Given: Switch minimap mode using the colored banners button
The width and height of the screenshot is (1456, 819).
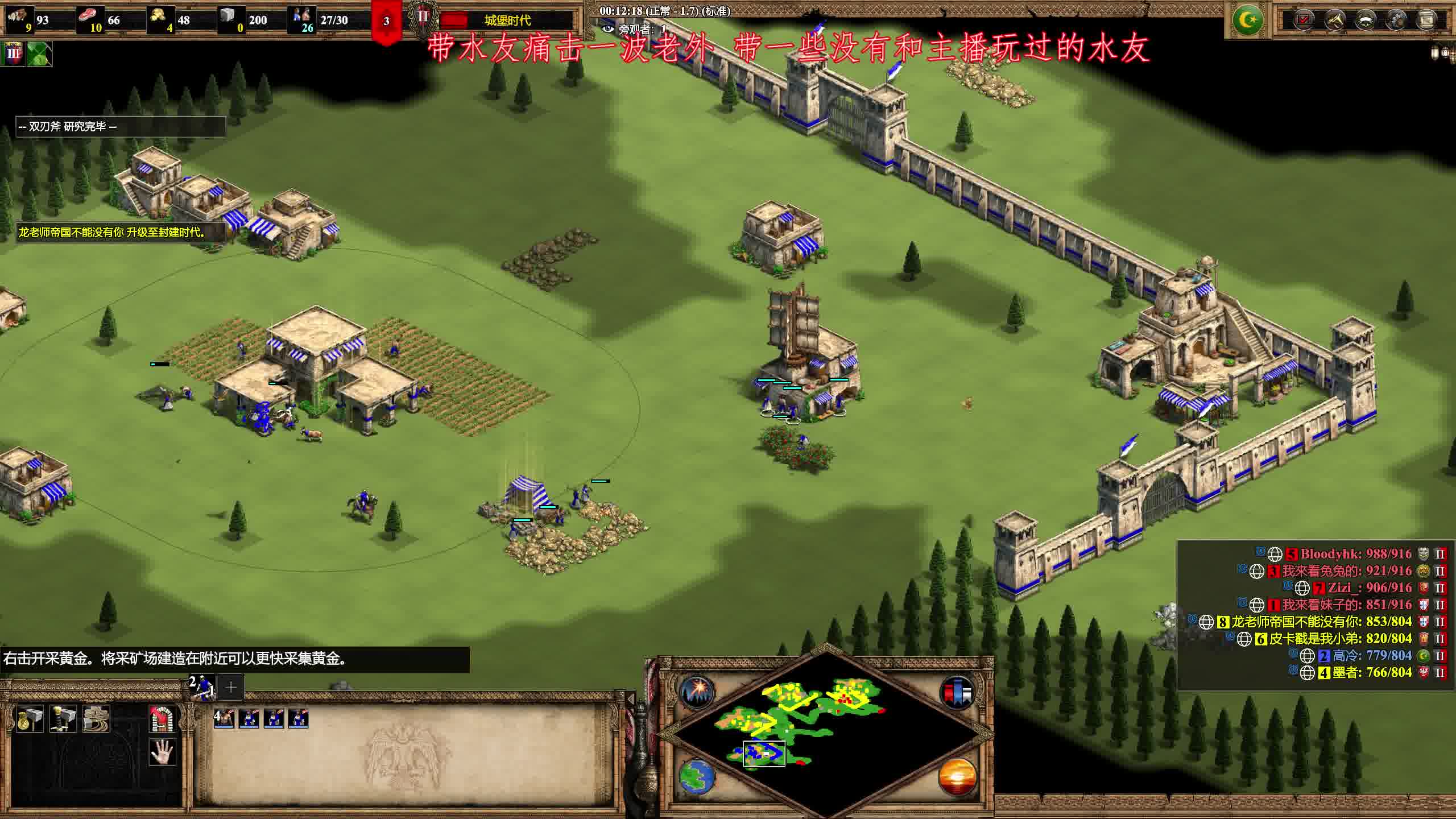Looking at the screenshot, I should tap(957, 693).
